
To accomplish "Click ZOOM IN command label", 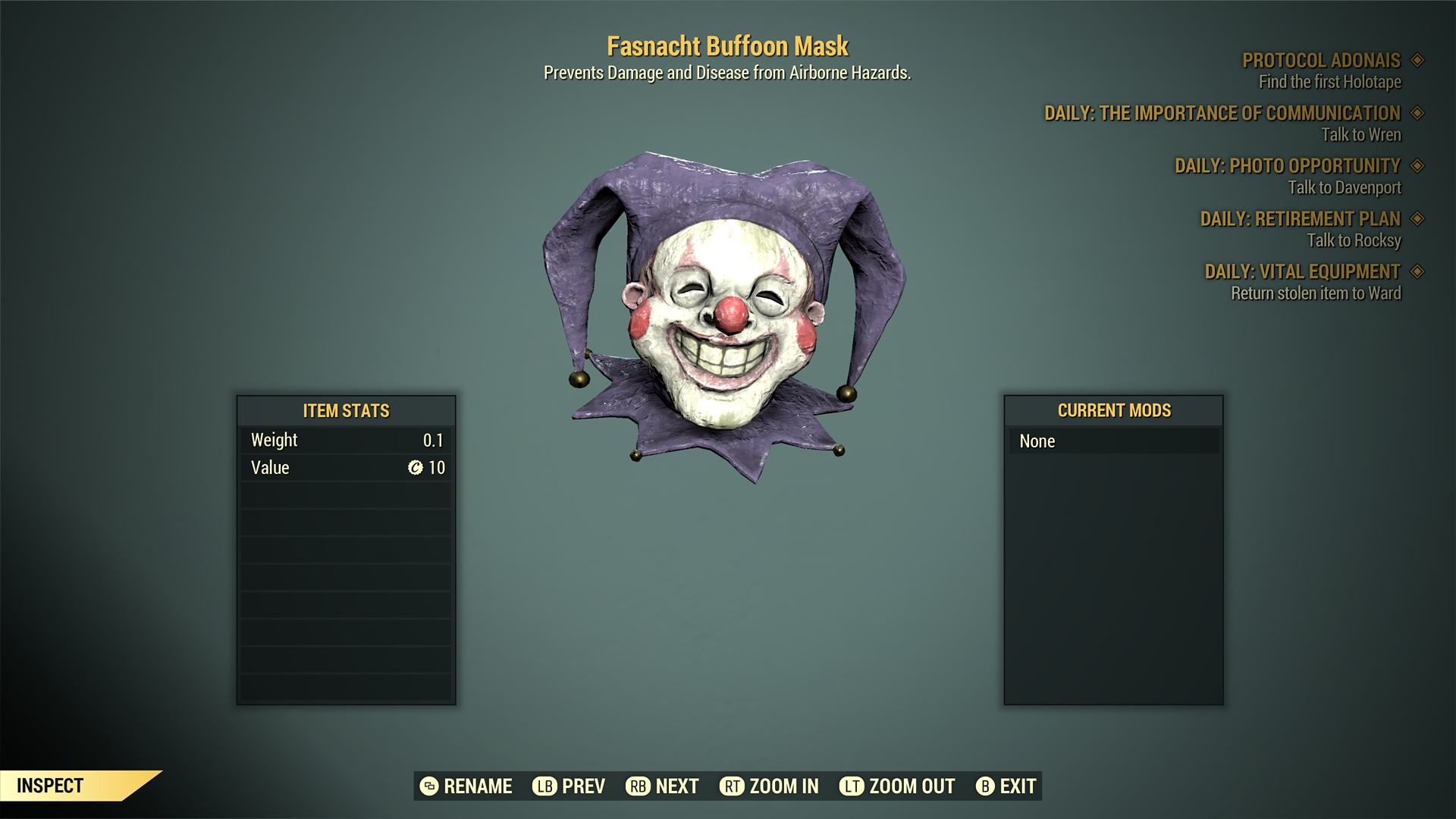I will point(784,786).
